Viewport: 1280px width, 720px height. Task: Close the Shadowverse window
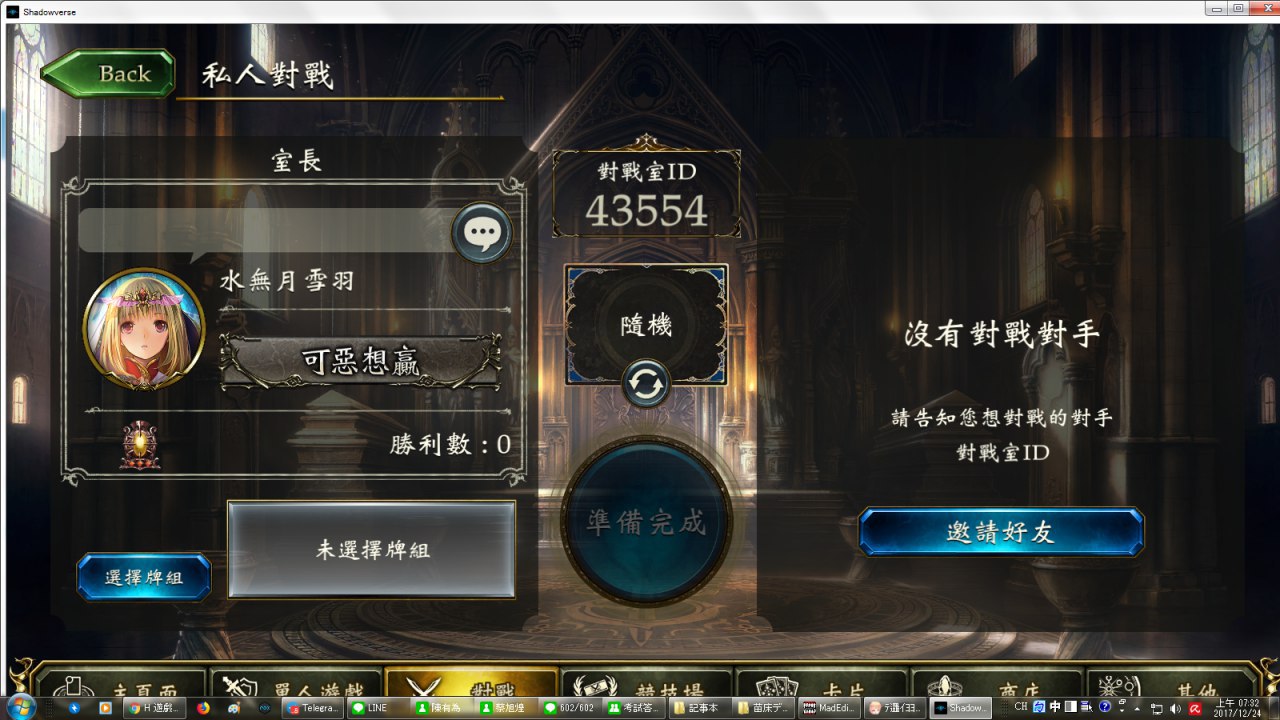tap(1261, 8)
